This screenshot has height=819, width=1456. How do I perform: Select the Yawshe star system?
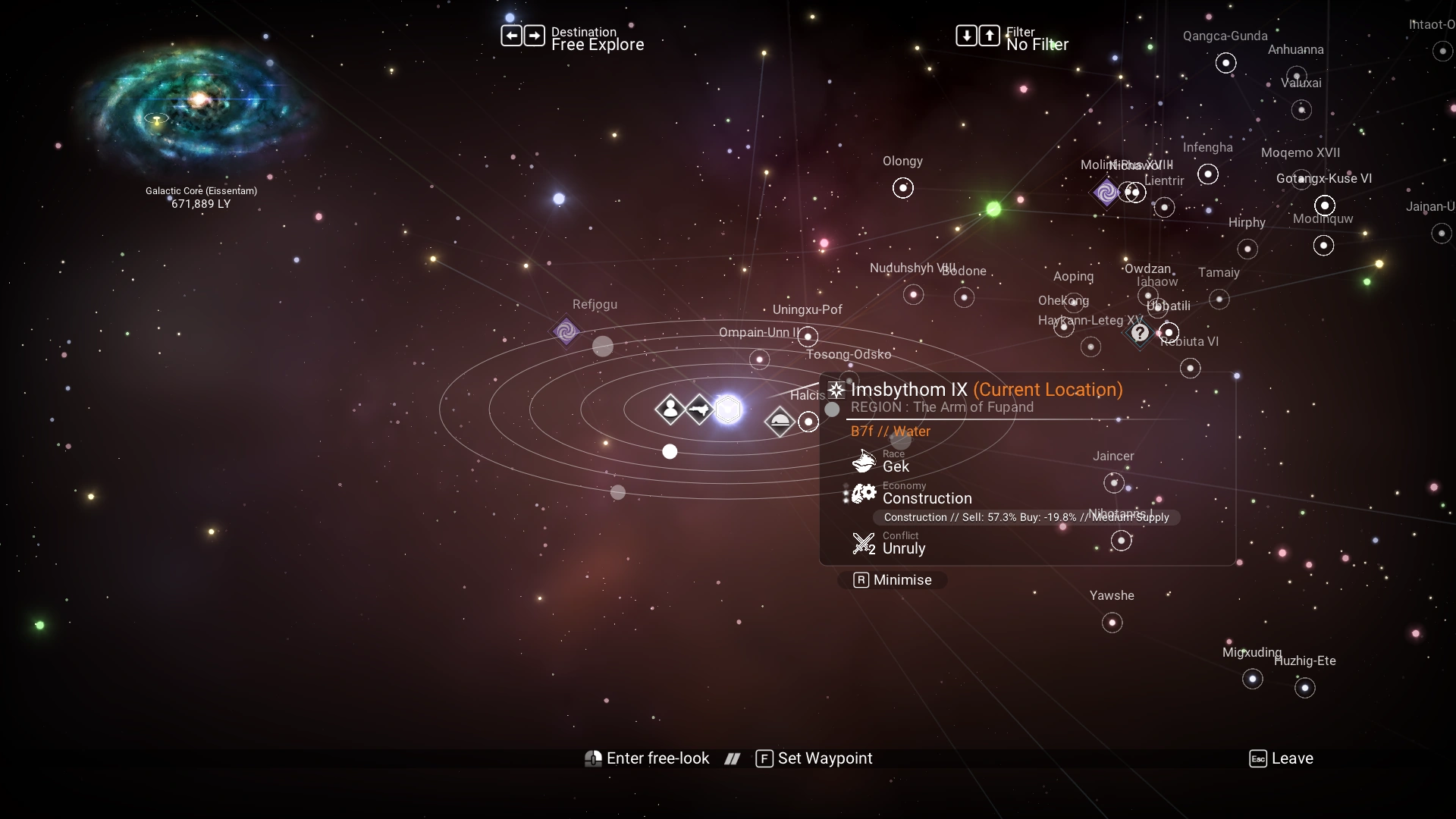pos(1112,623)
